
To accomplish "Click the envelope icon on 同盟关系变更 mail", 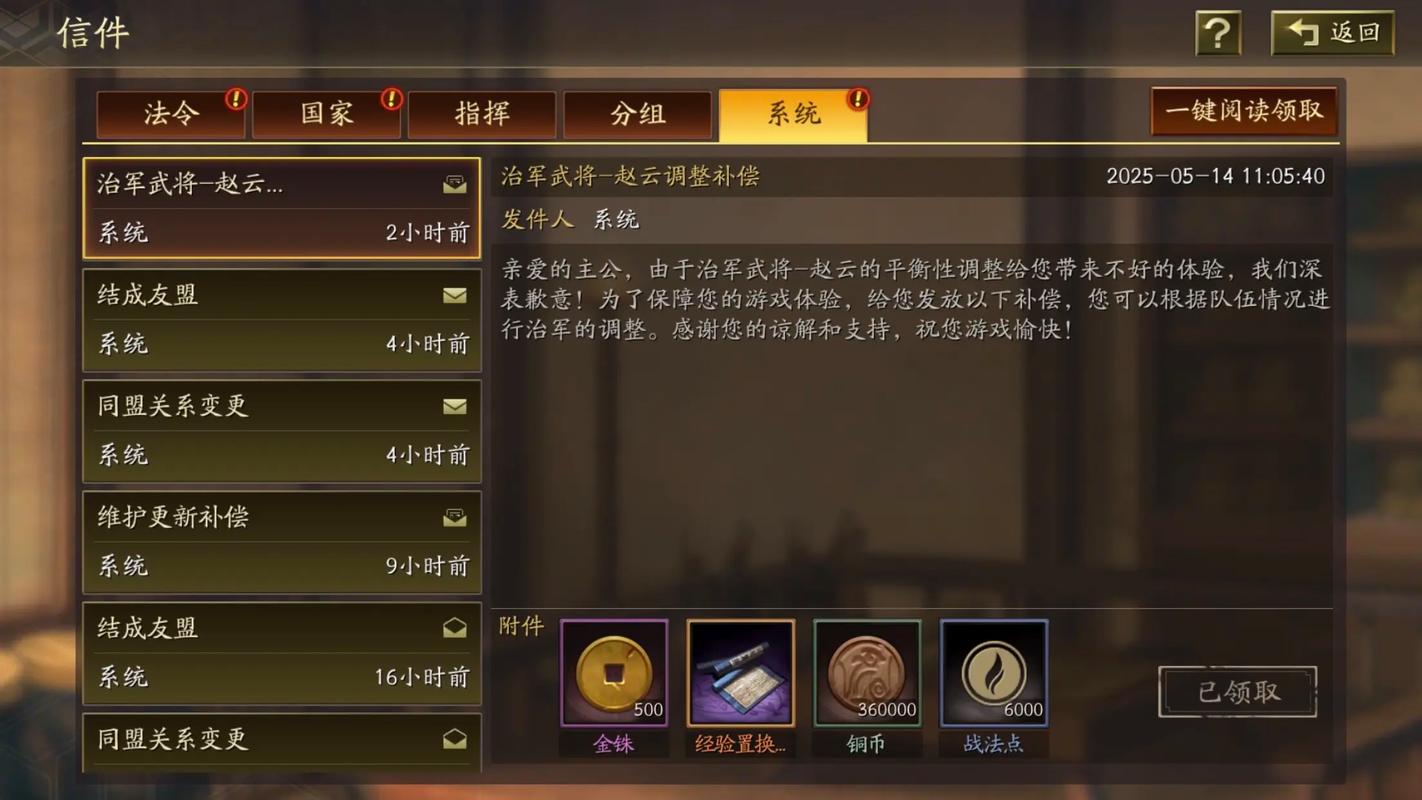I will coord(455,407).
